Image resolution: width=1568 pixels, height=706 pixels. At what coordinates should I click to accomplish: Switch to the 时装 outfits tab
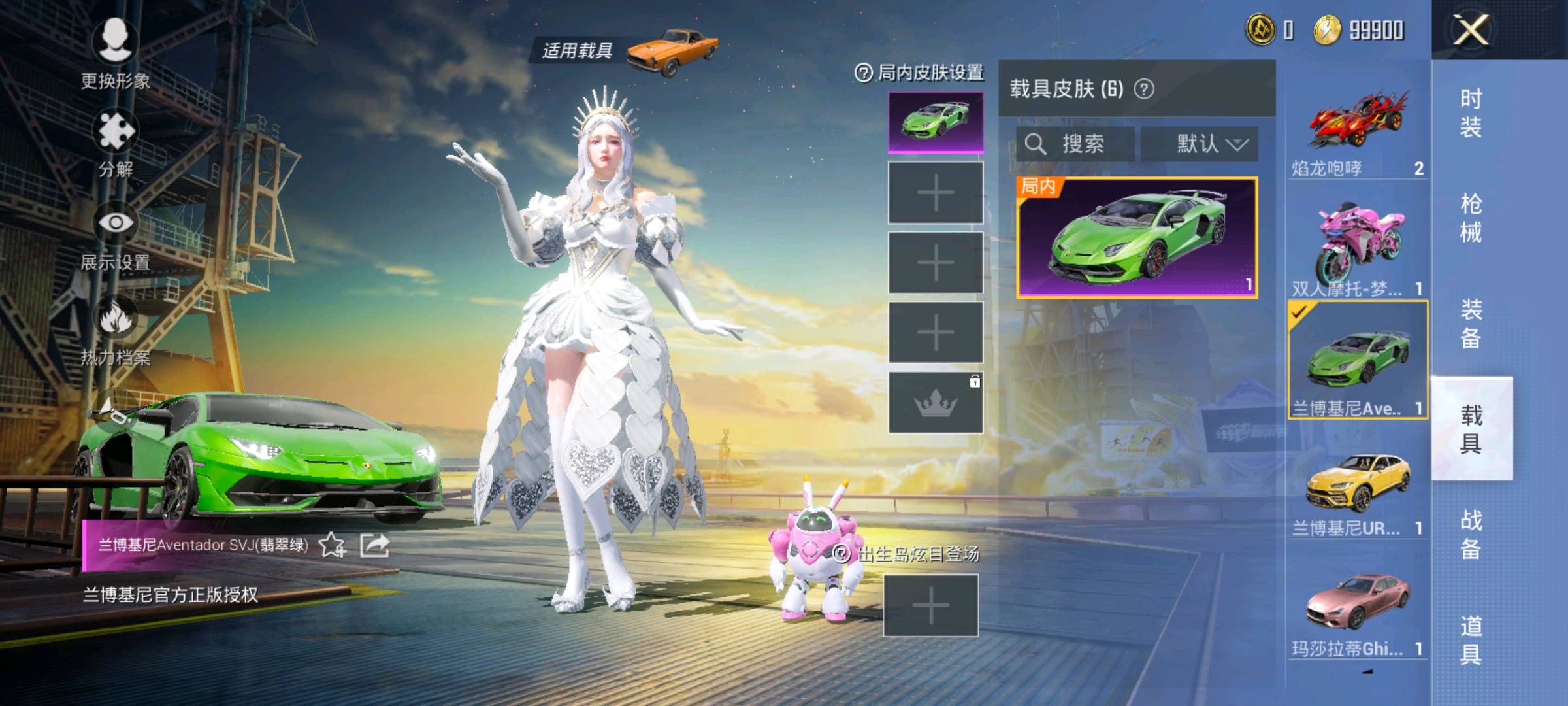pos(1471,112)
